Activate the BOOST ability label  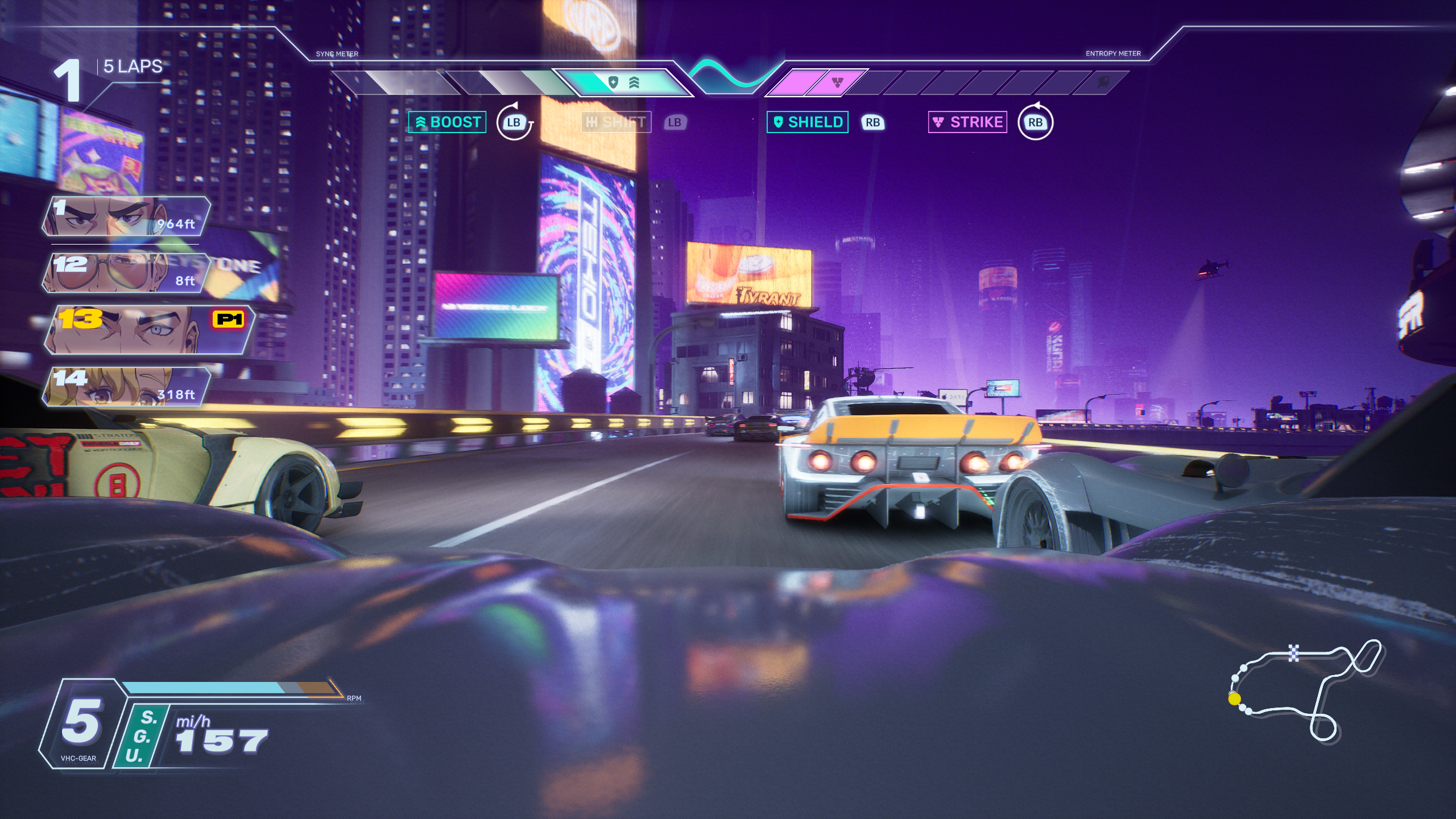(448, 122)
